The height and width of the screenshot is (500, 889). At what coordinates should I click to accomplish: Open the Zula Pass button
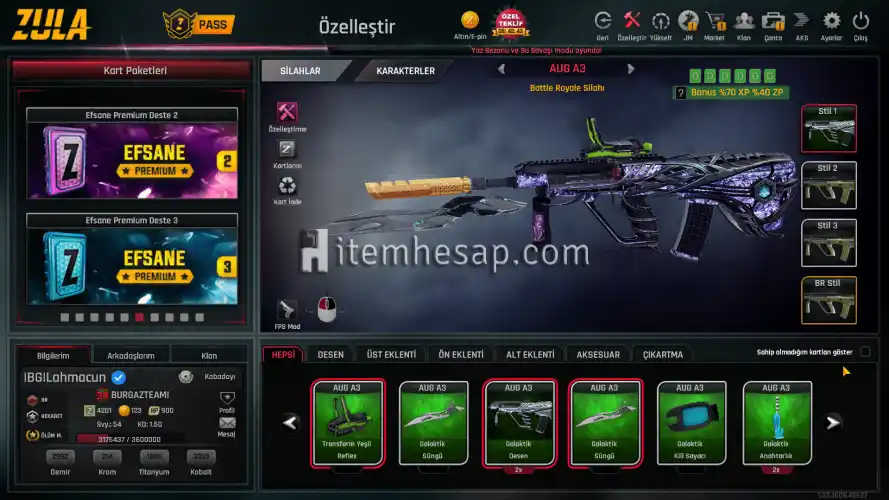(200, 23)
